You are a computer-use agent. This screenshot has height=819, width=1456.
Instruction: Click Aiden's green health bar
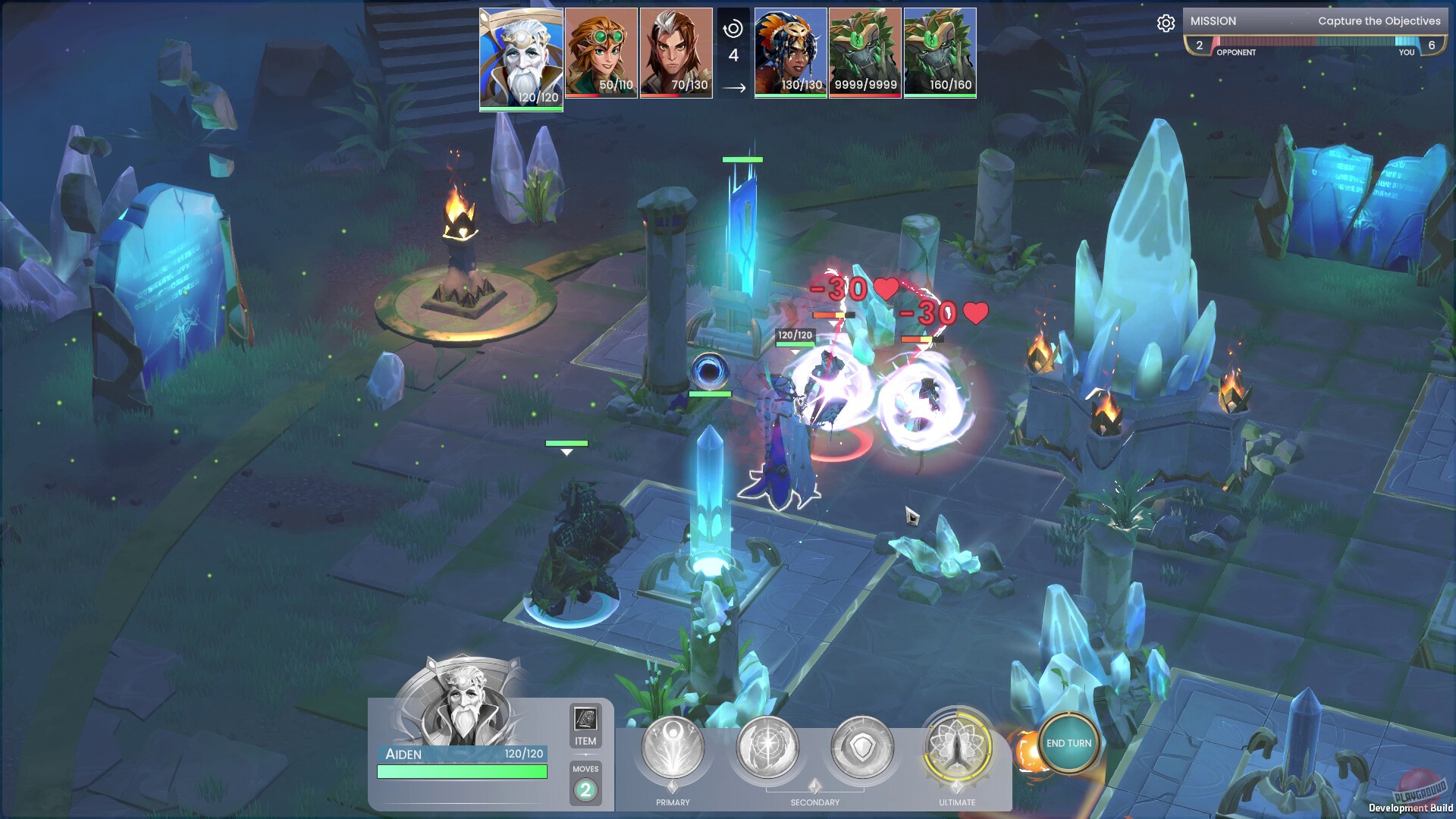463,772
